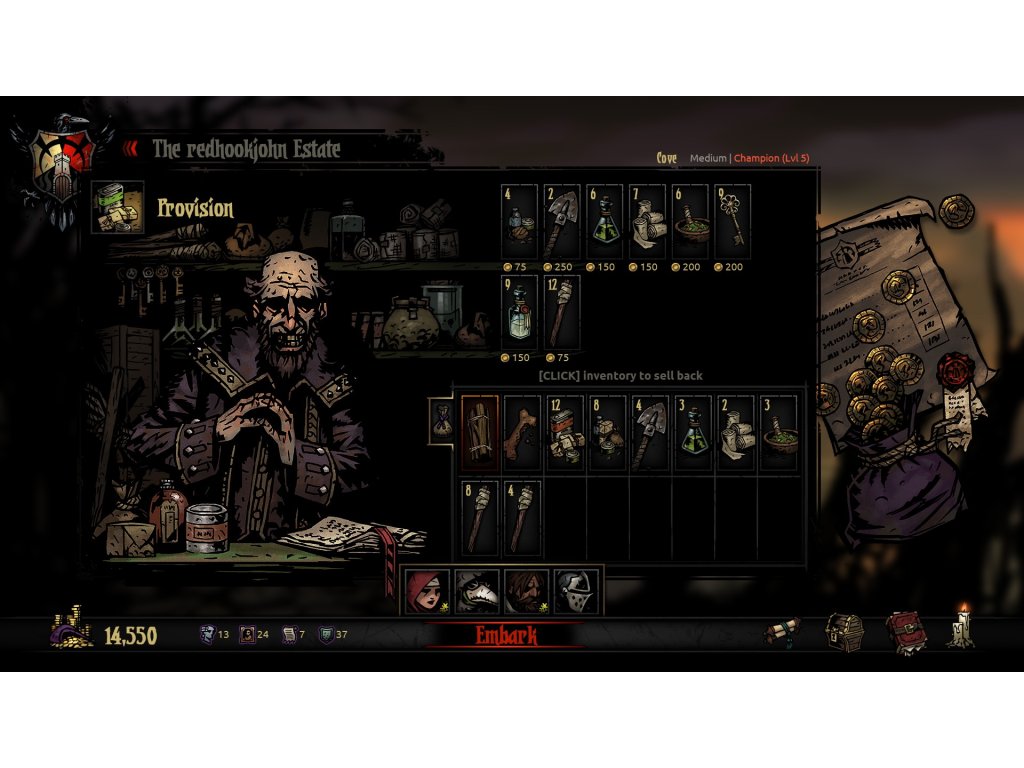Embark on the expedition

coord(504,635)
